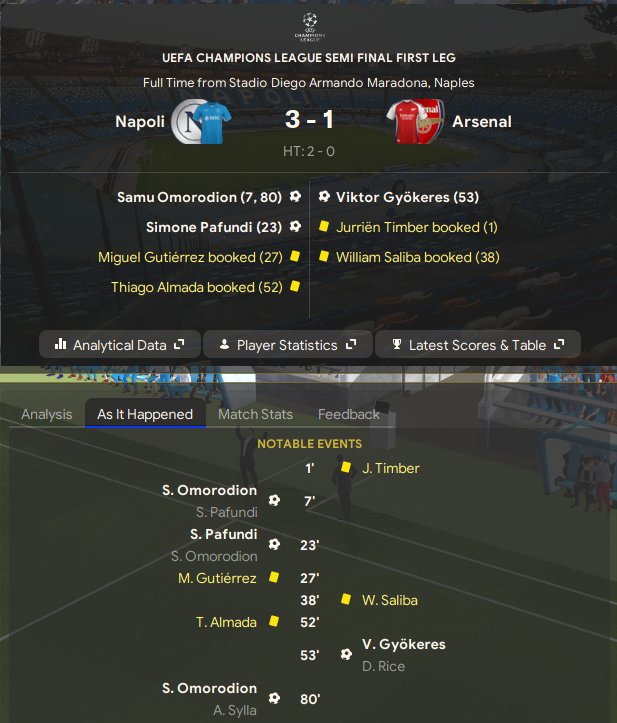The image size is (617, 723).
Task: Click the Napoli team name
Action: (x=141, y=122)
